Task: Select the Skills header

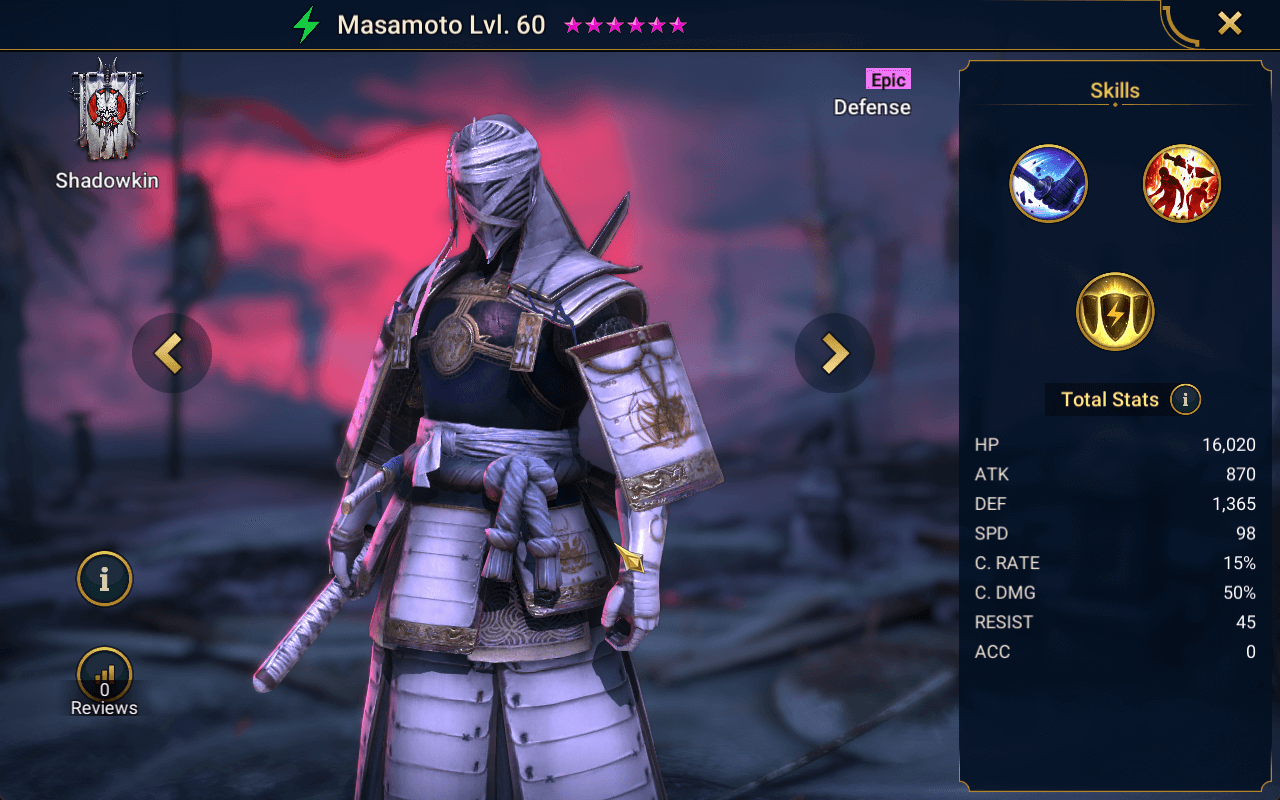Action: tap(1113, 90)
